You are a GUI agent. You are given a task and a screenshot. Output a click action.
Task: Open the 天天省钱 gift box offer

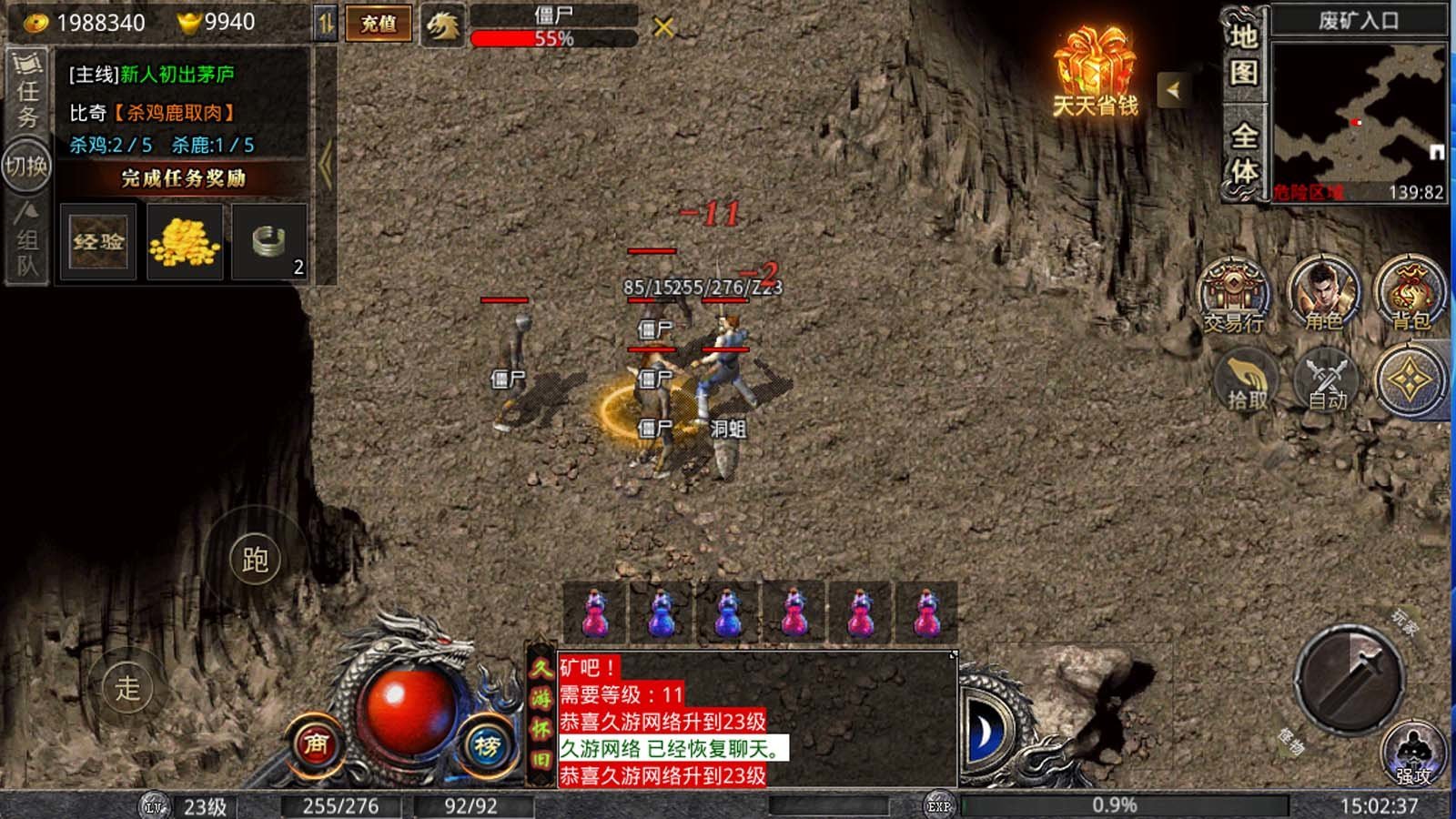[x=1096, y=73]
